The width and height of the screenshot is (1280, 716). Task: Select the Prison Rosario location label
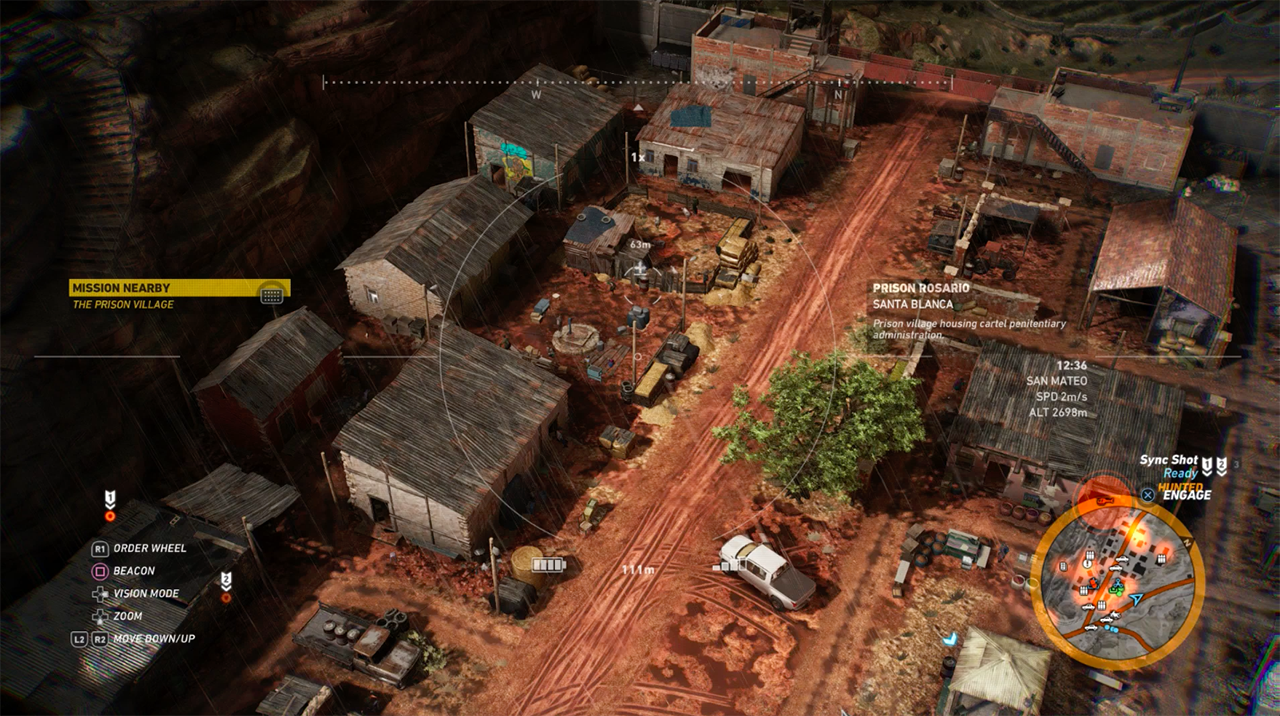coord(921,288)
